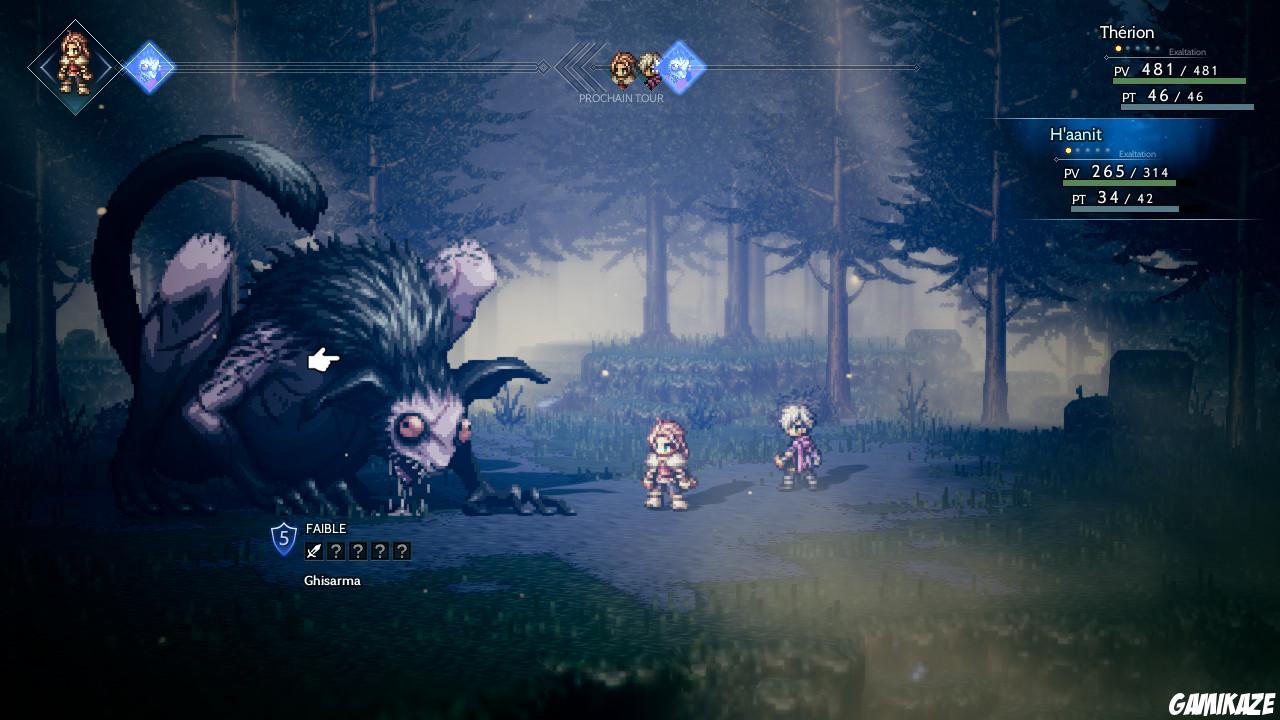Select the sword weakness icon under FAIBLE
The width and height of the screenshot is (1280, 720).
(x=312, y=550)
